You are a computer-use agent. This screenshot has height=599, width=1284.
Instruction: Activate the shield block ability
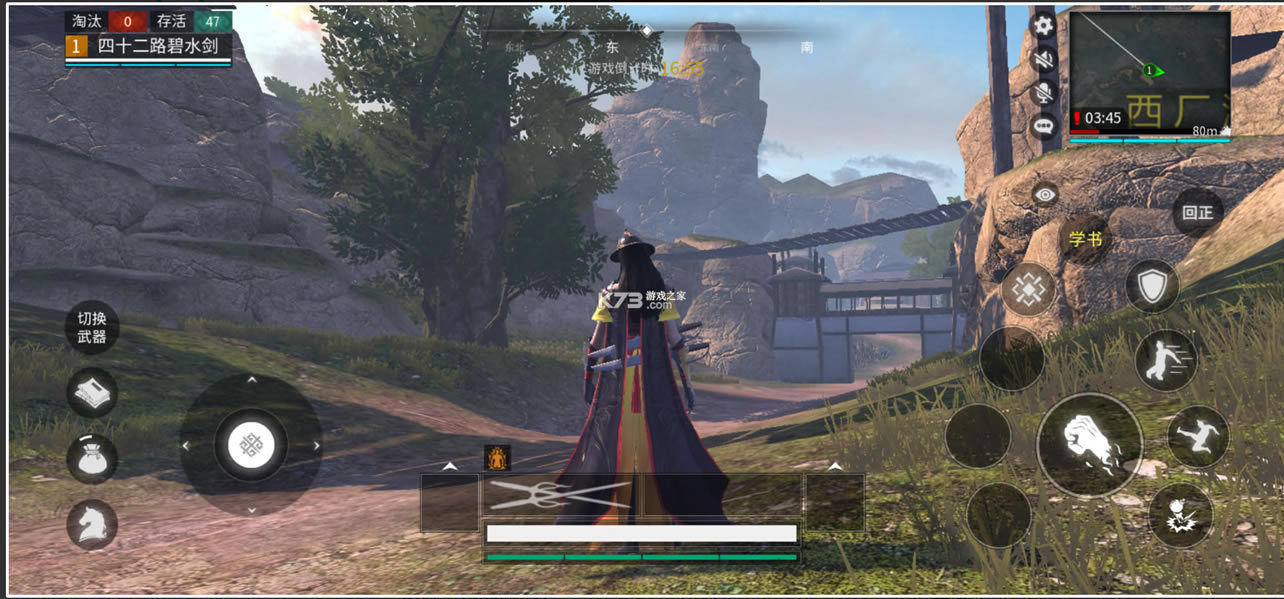[x=1152, y=287]
